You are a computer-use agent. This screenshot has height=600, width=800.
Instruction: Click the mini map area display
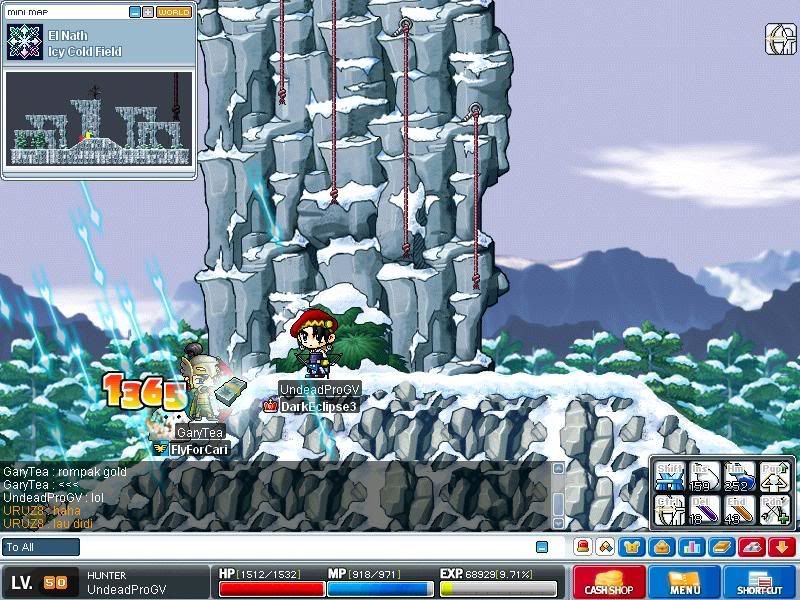[x=98, y=118]
